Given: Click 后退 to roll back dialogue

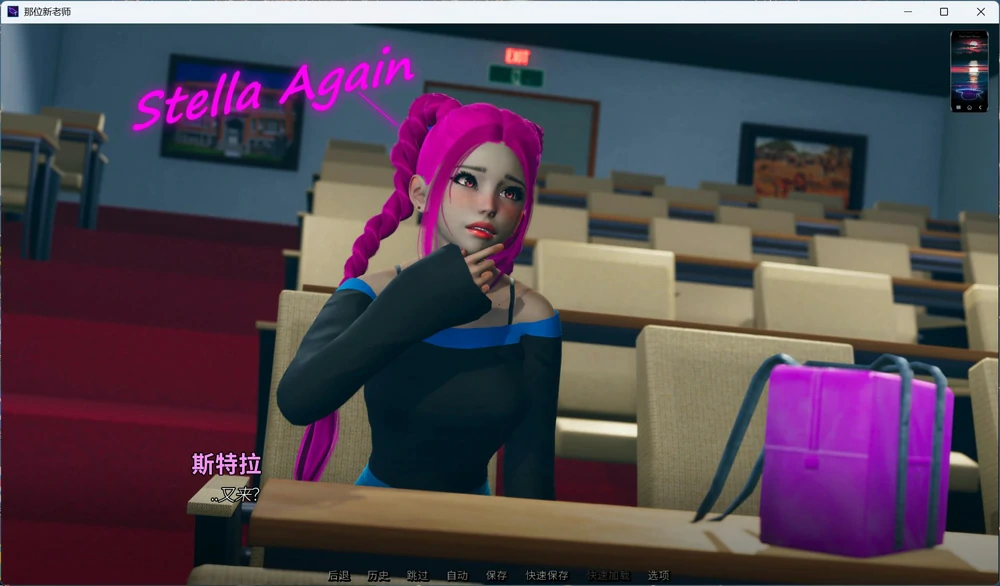Looking at the screenshot, I should (339, 576).
